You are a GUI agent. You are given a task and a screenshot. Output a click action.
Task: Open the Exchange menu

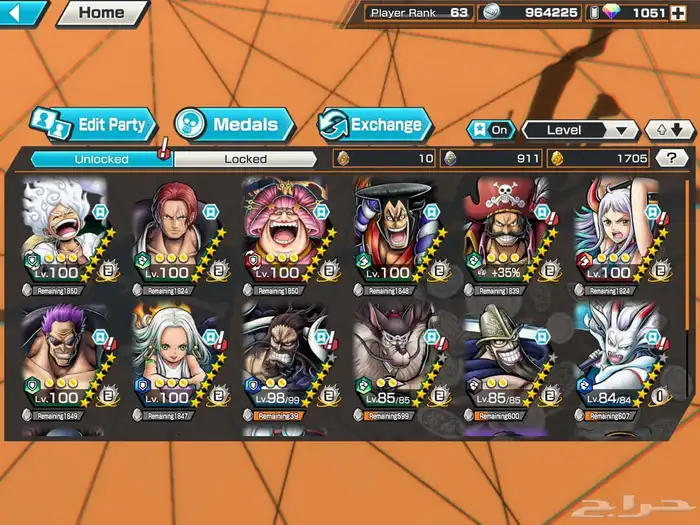point(375,125)
